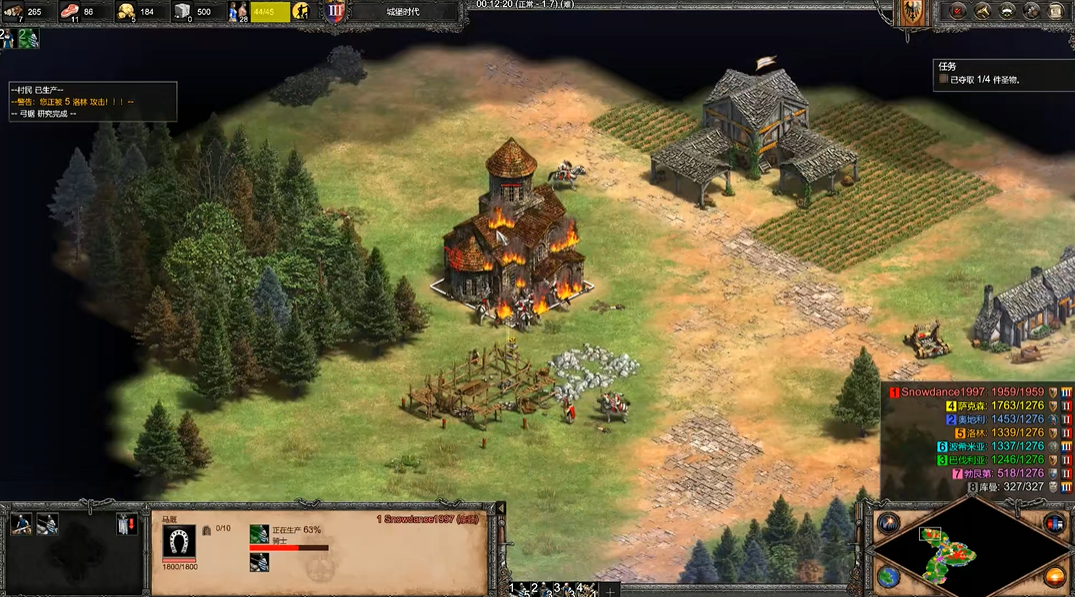Select the stable horseshoe portrait

pyautogui.click(x=180, y=542)
